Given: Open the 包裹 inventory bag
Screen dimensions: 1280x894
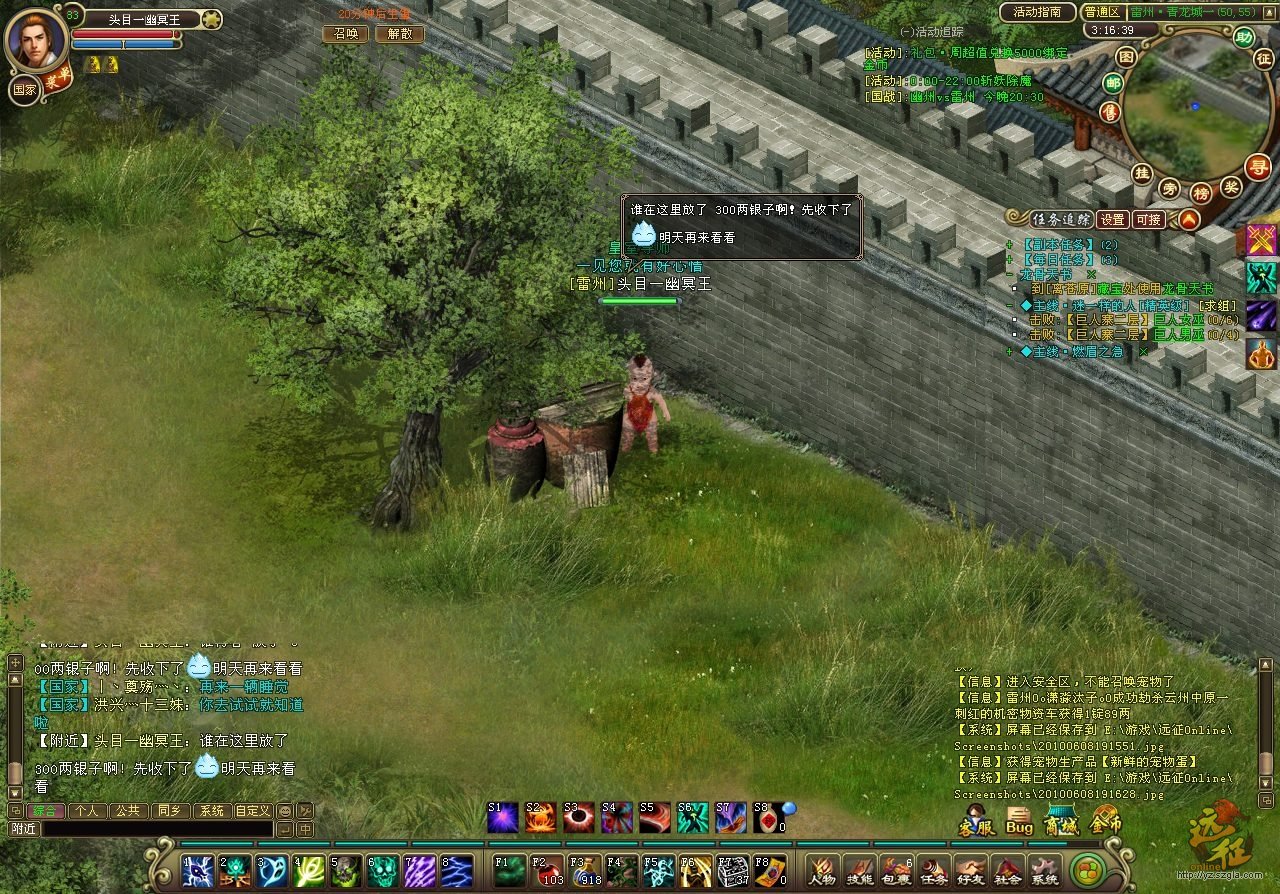Looking at the screenshot, I should (x=897, y=870).
